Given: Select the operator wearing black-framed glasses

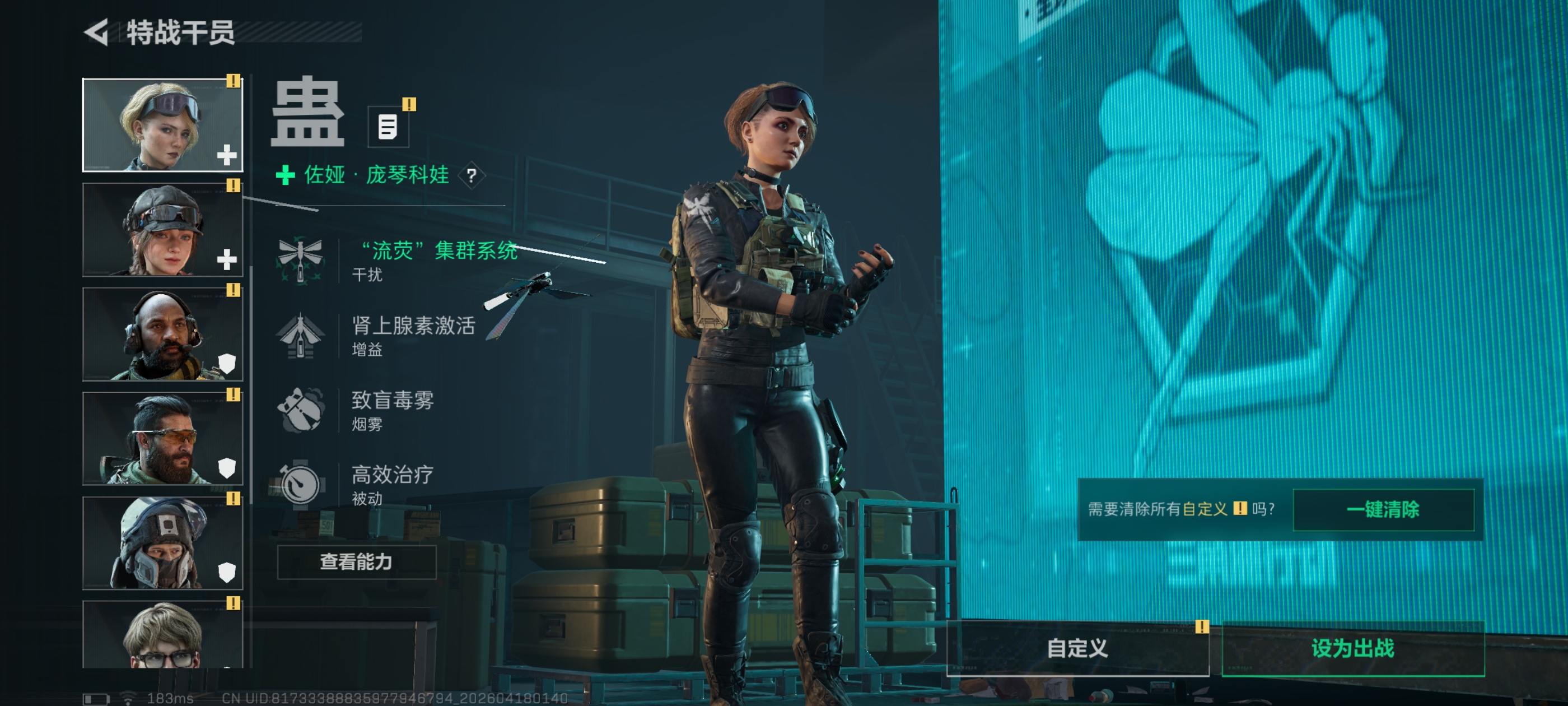Looking at the screenshot, I should [x=162, y=634].
